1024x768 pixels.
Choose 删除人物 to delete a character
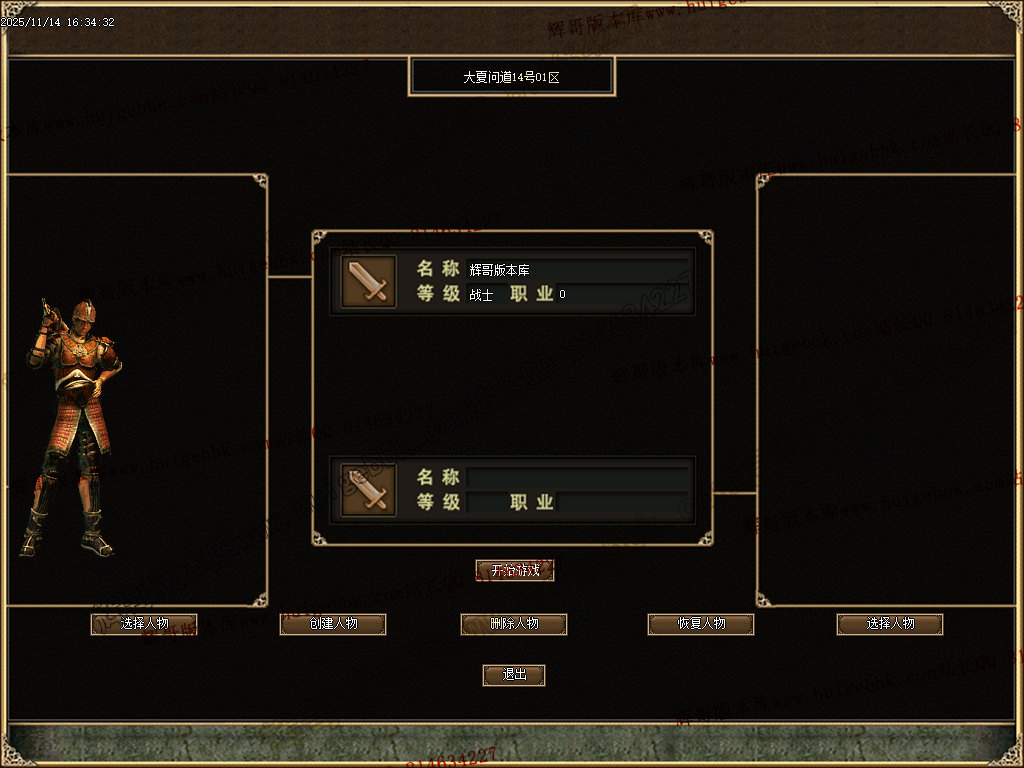coord(514,624)
